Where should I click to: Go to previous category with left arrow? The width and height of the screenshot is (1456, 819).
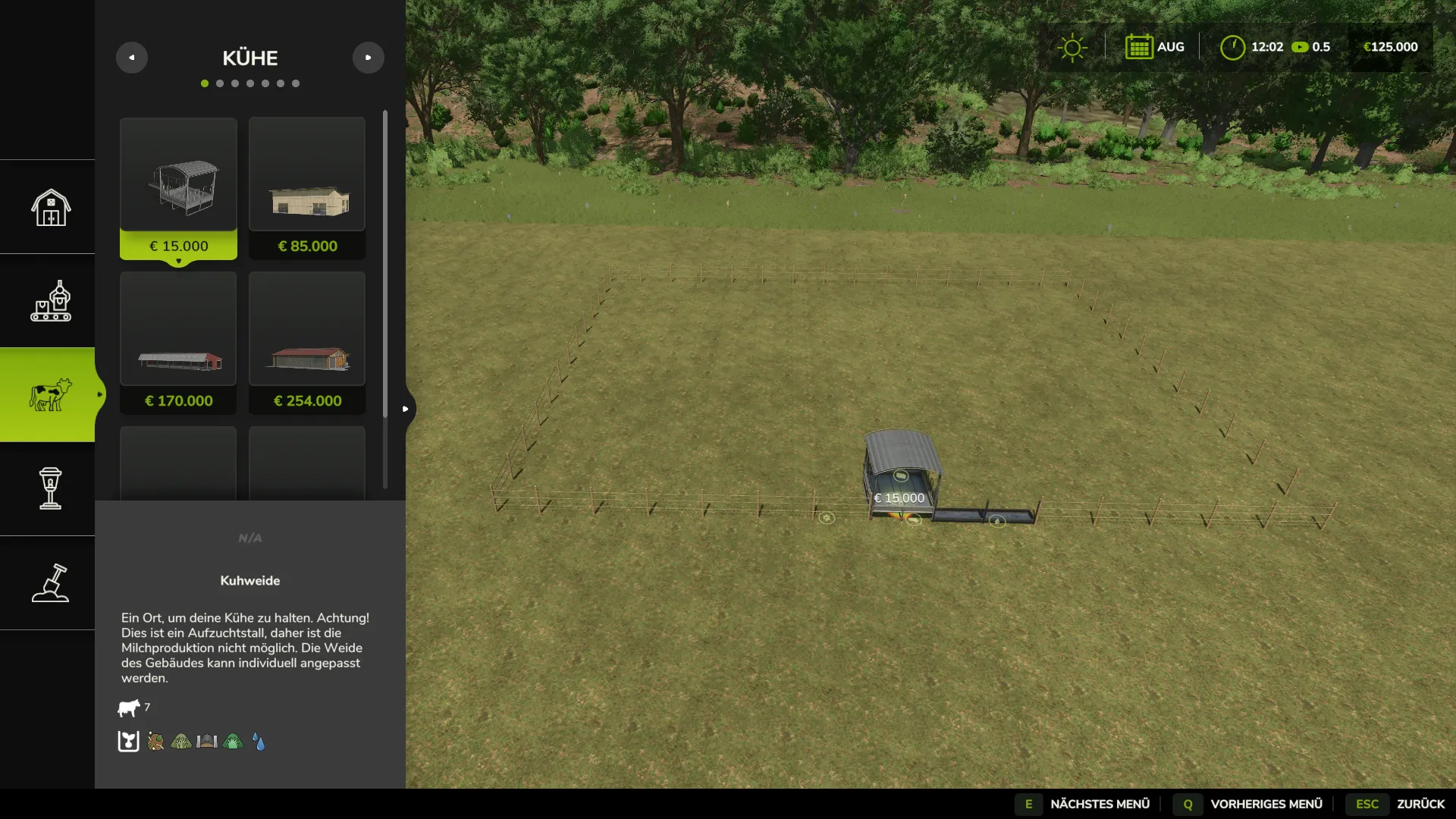[132, 58]
